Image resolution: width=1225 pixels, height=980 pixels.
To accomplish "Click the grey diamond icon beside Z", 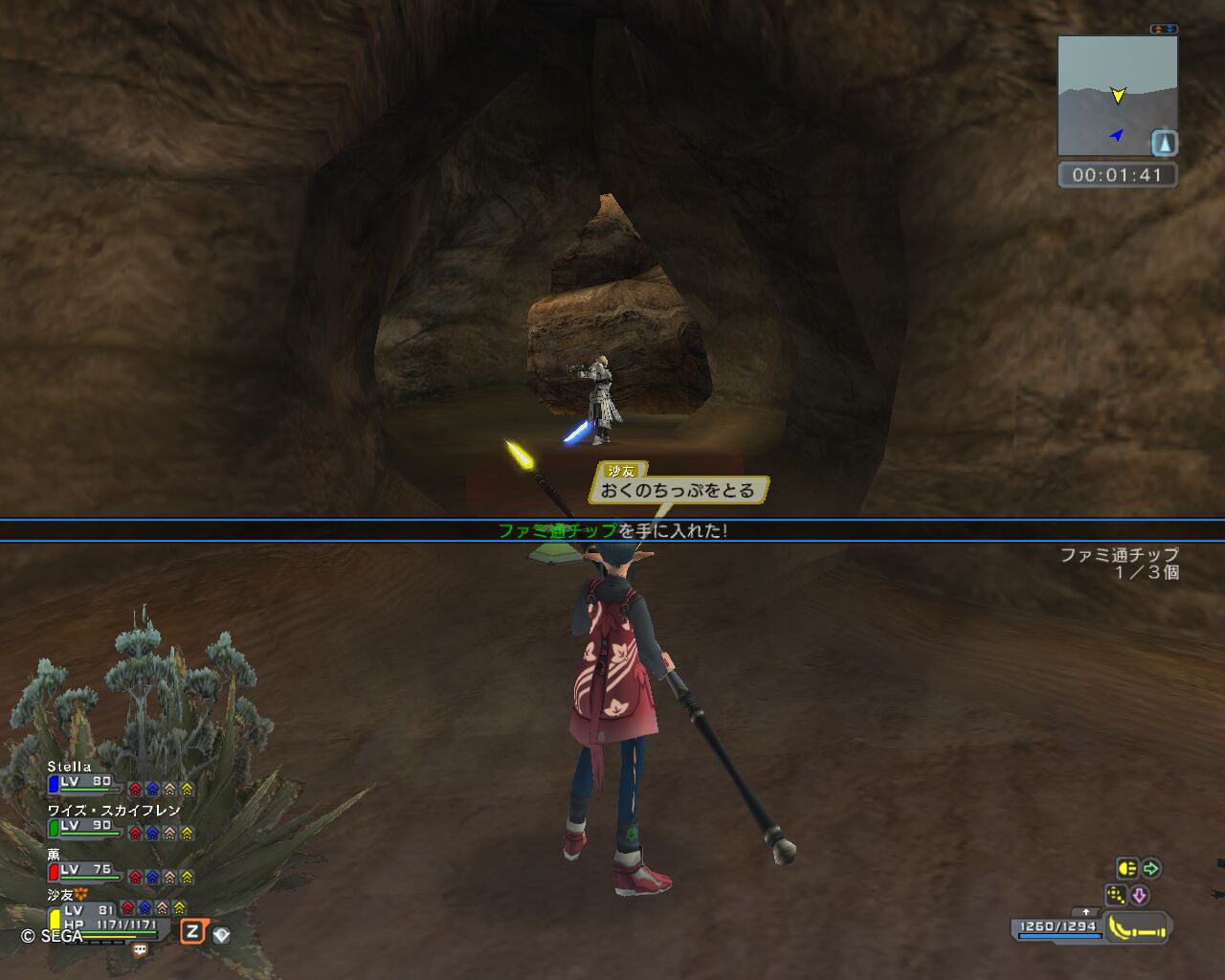I will tap(221, 934).
